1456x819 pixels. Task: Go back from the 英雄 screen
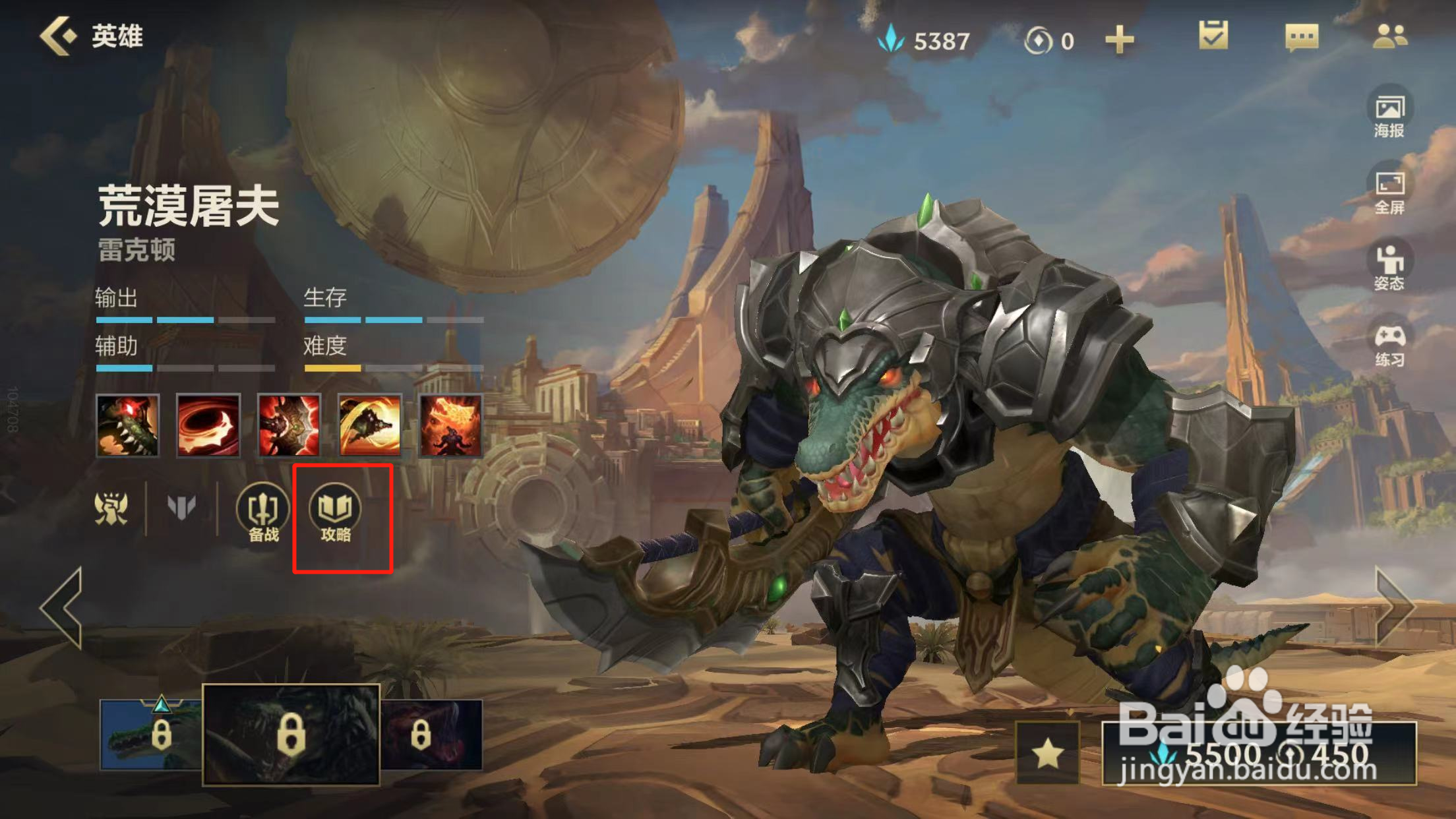point(59,36)
